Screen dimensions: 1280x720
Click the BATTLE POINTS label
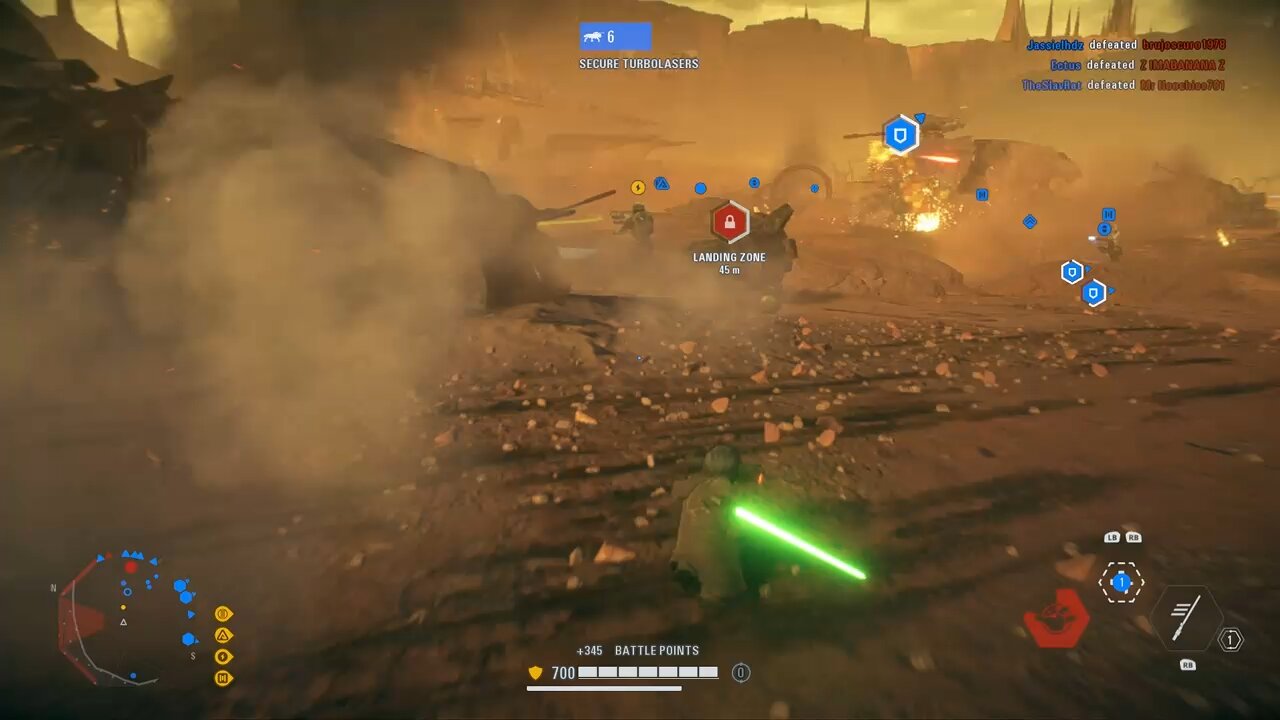(x=655, y=650)
